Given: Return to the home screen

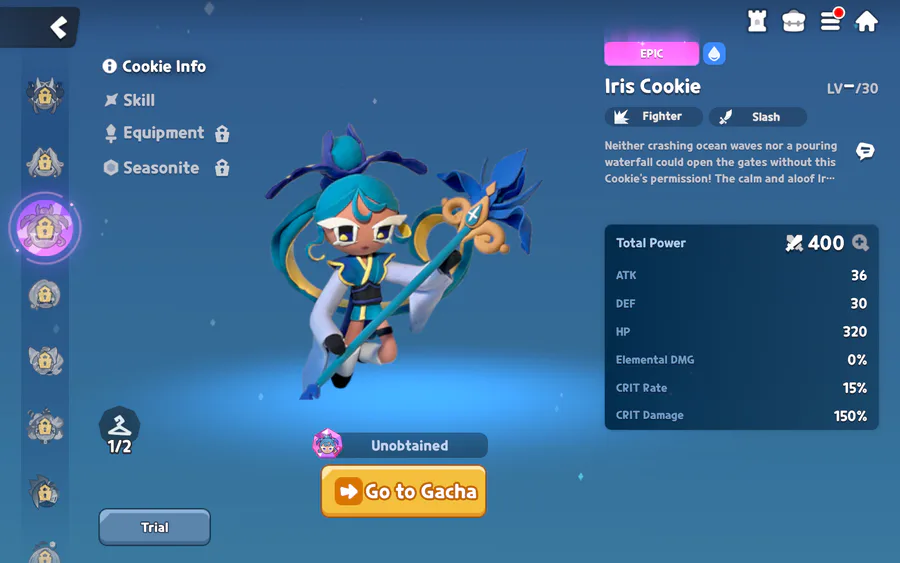Looking at the screenshot, I should (867, 21).
